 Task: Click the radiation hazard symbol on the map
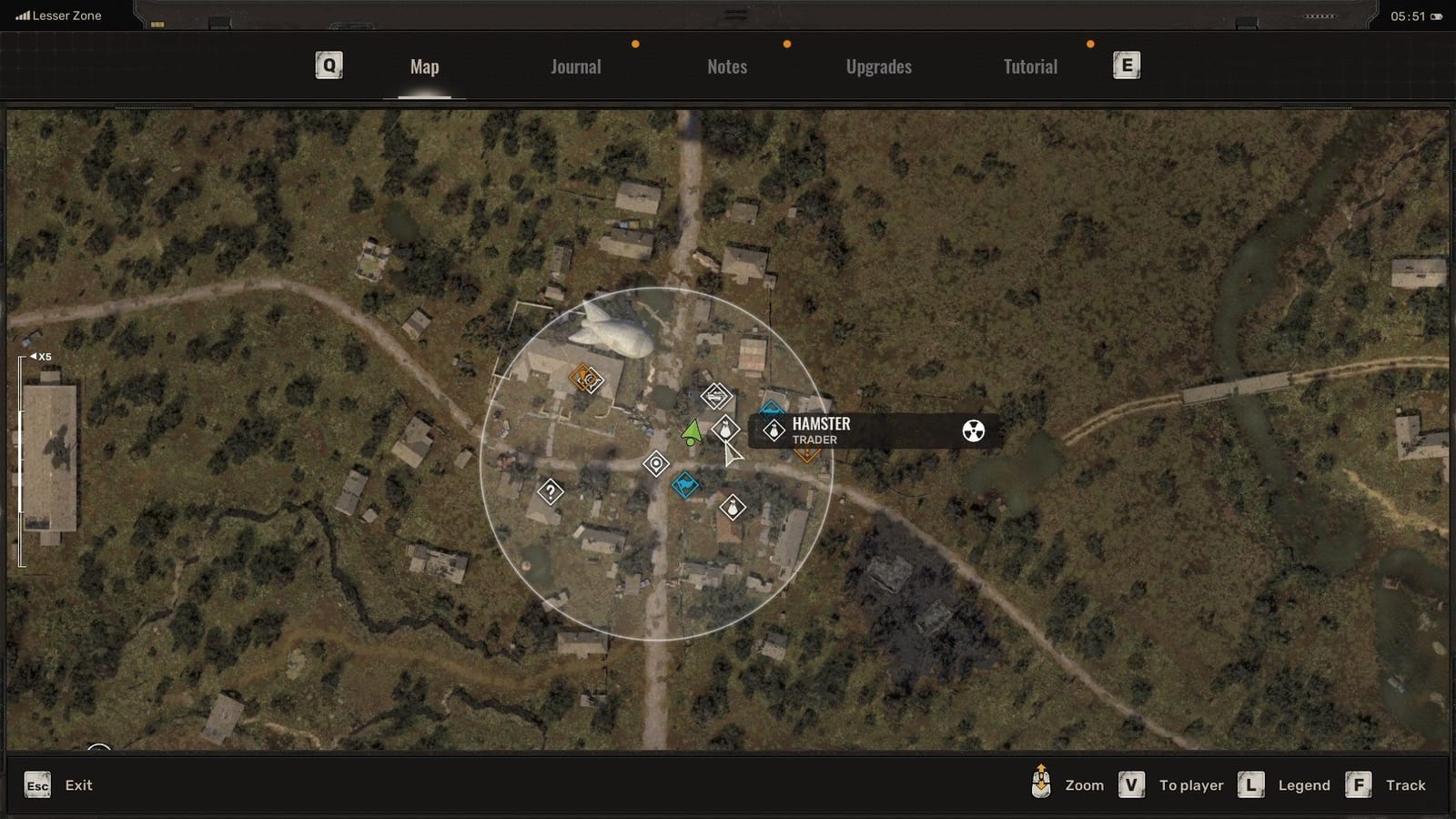point(973,431)
